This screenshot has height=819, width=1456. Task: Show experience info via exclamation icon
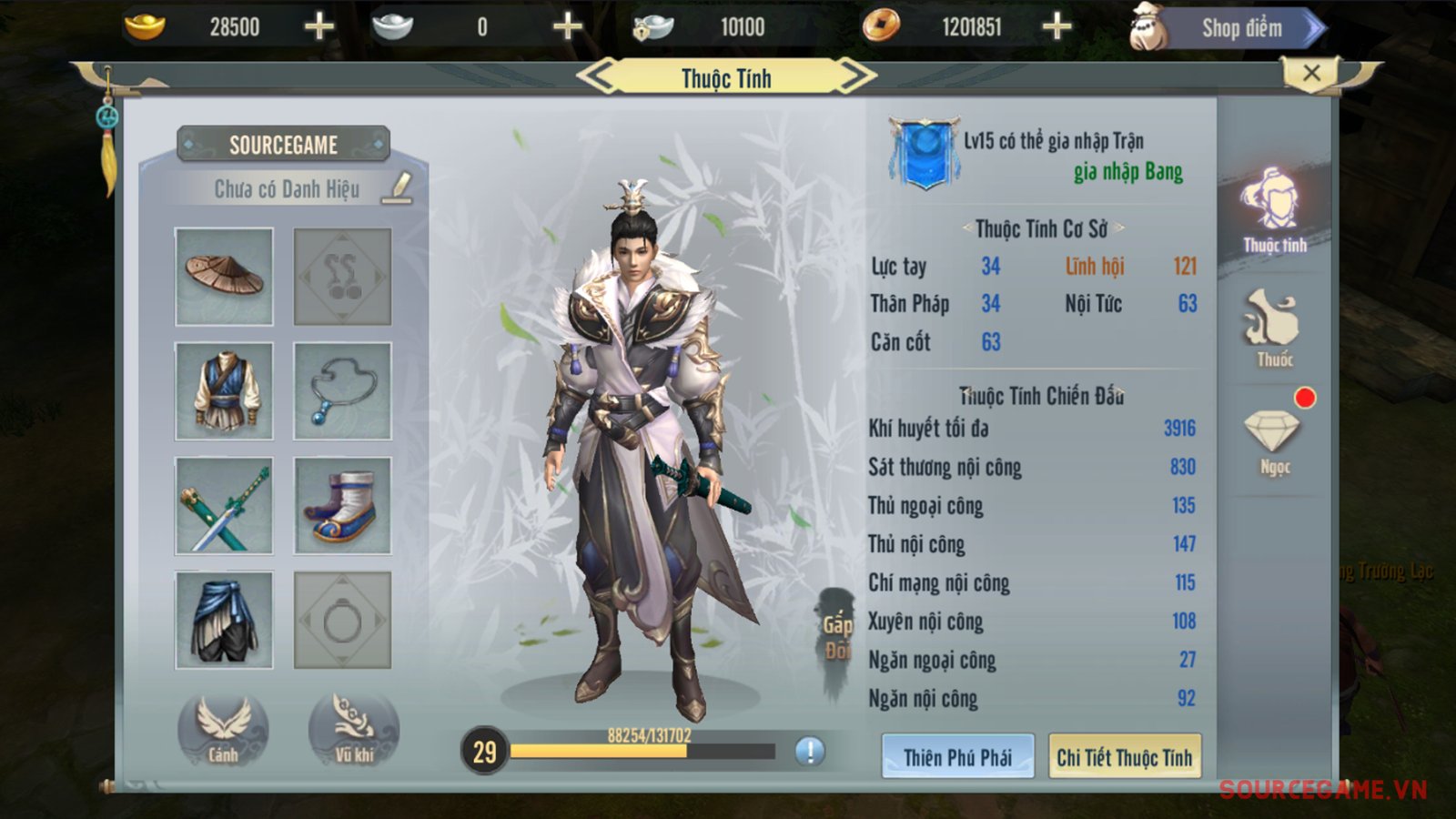pyautogui.click(x=810, y=751)
